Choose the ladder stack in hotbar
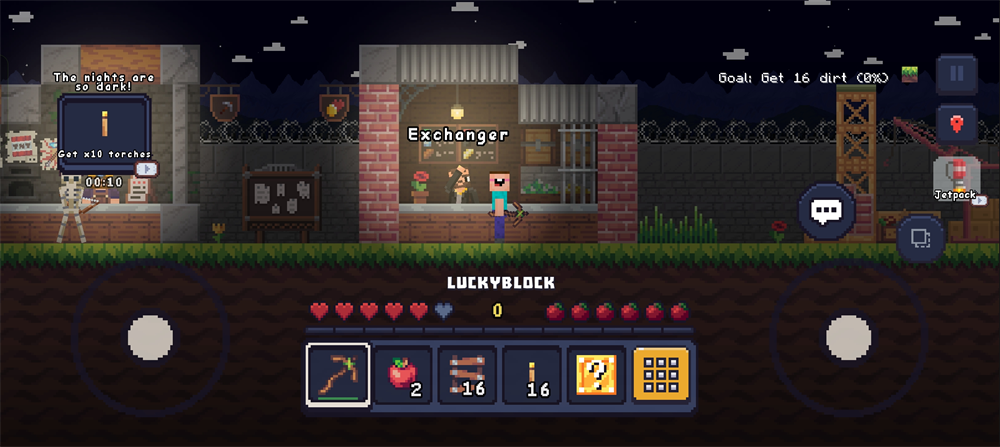The width and height of the screenshot is (1000, 447). tap(467, 376)
